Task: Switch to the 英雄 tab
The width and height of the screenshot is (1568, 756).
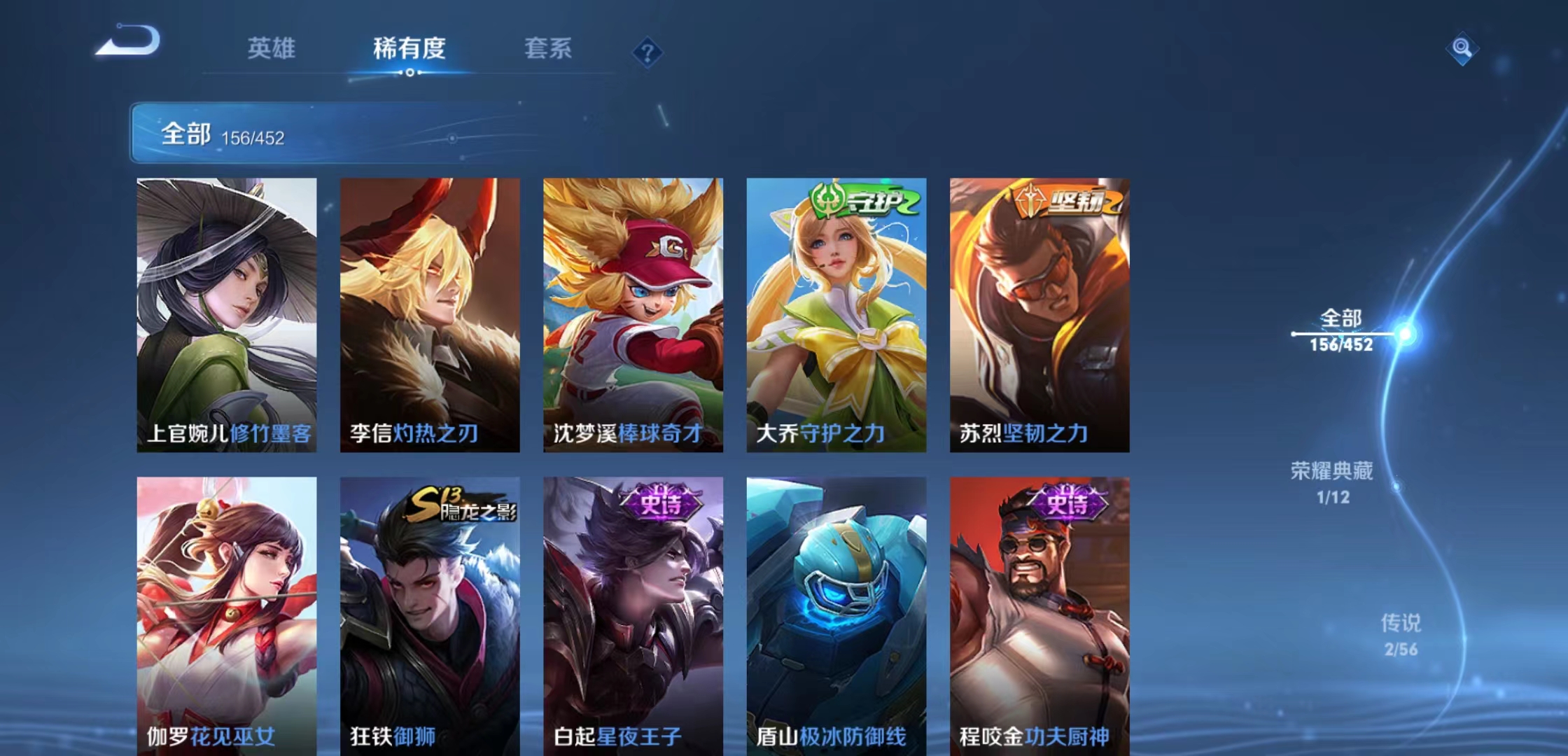Action: click(x=272, y=49)
